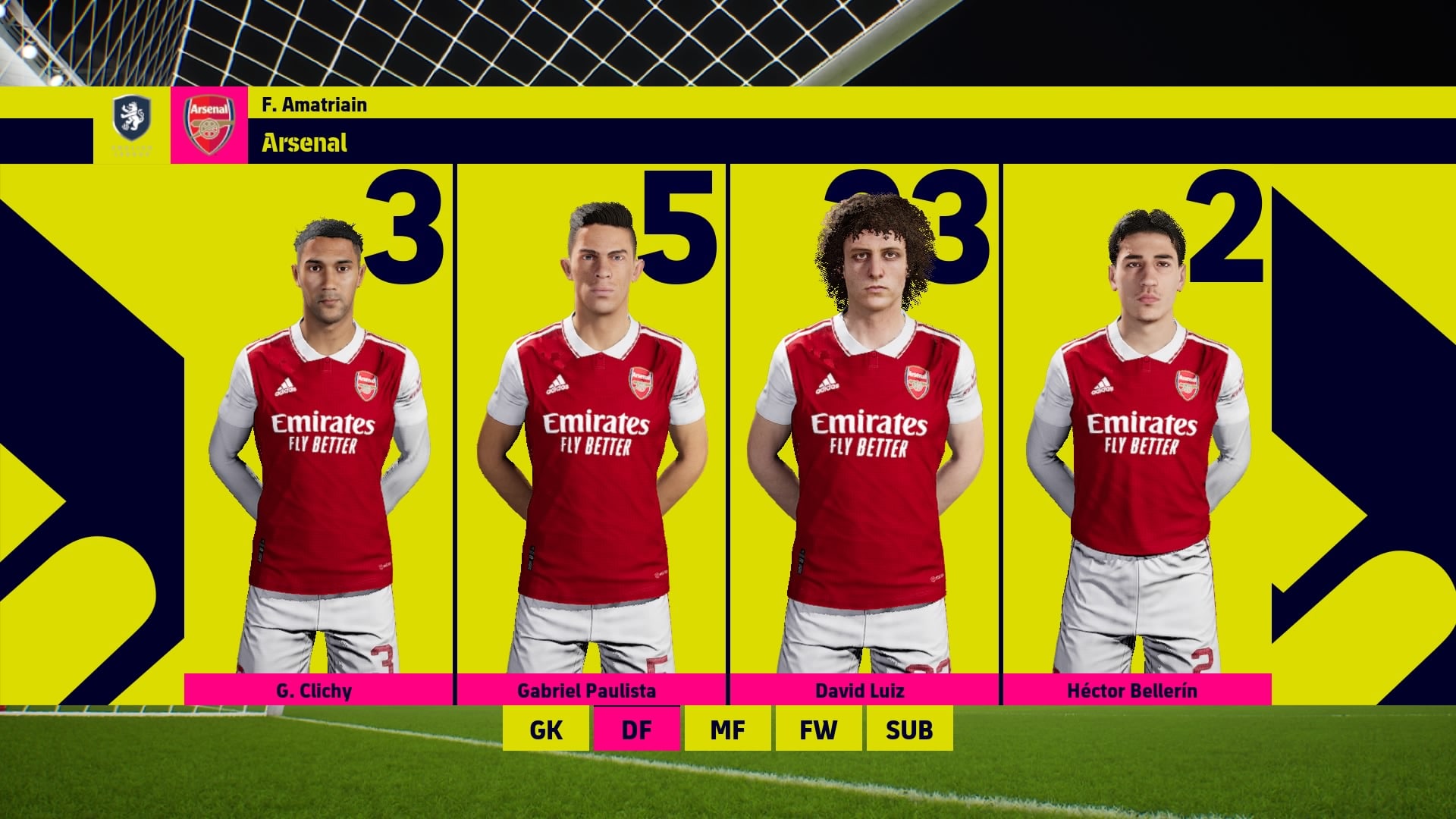Open the MF position tab

point(728,730)
